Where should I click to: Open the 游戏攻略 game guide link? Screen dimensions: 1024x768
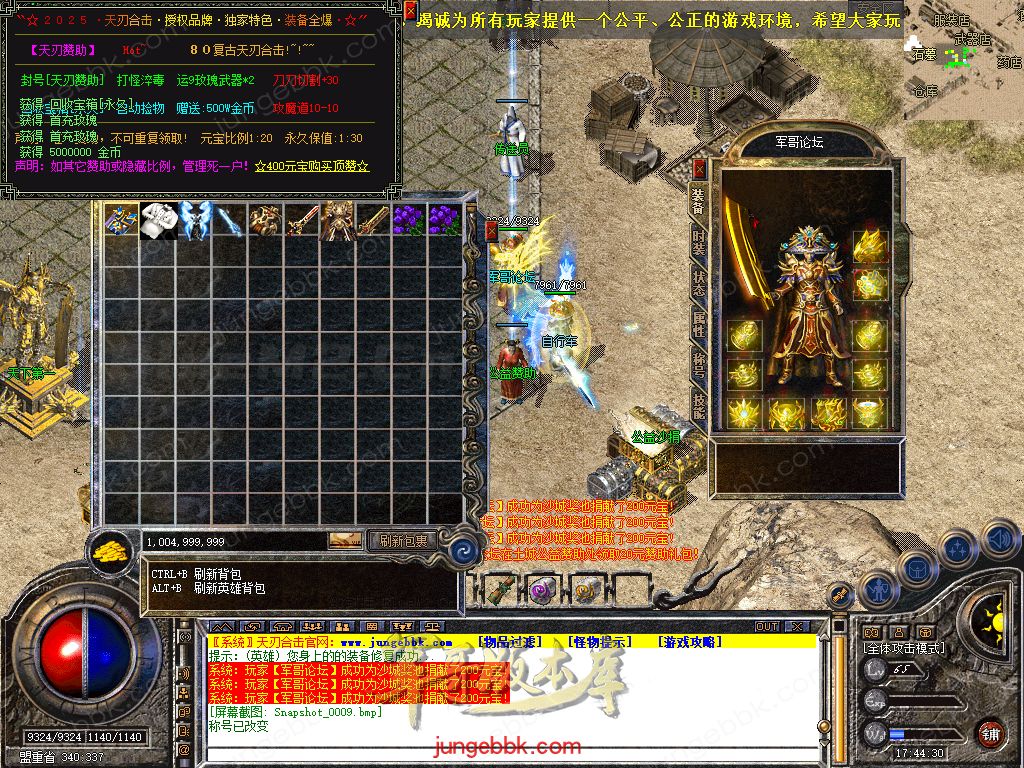click(687, 642)
